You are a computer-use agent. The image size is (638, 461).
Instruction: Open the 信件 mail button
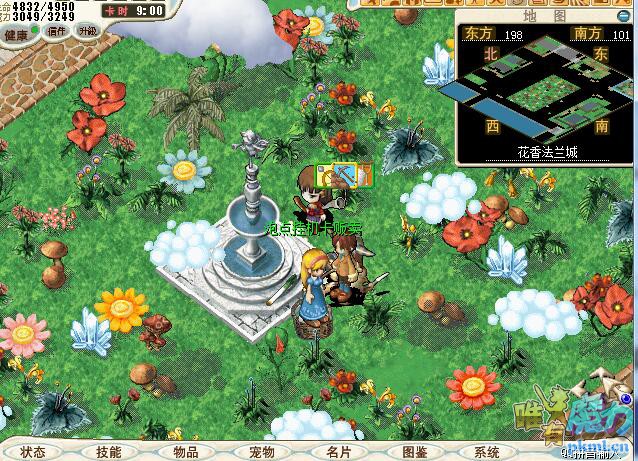[57, 31]
